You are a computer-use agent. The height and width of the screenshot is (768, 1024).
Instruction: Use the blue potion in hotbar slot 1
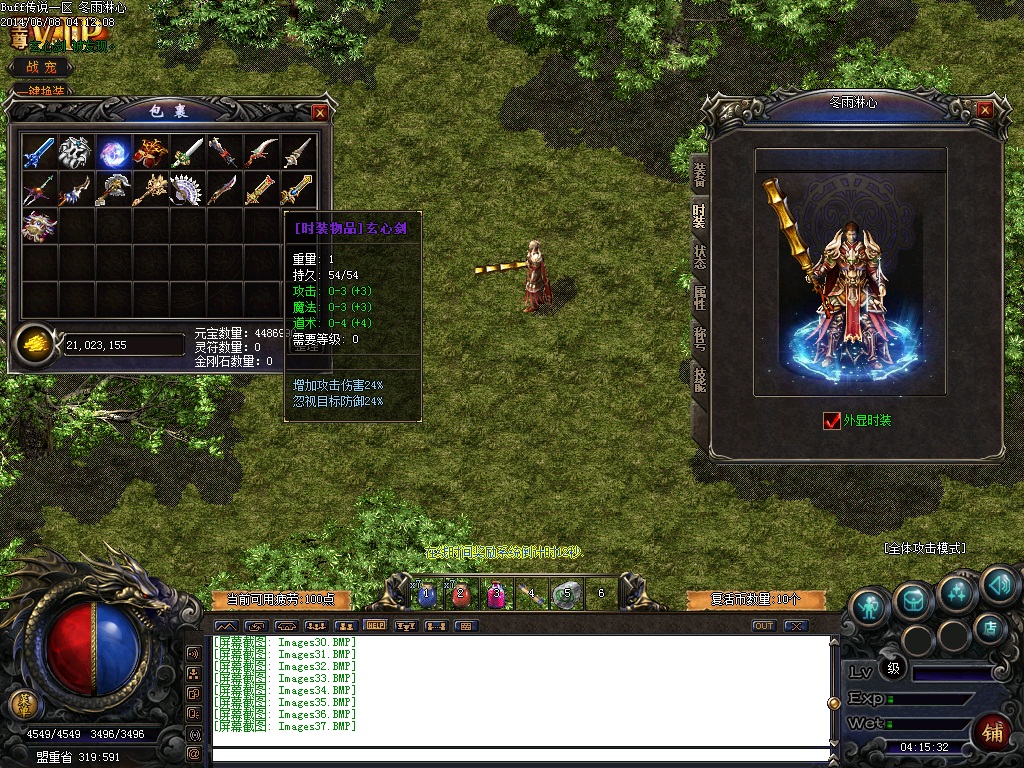coord(427,595)
